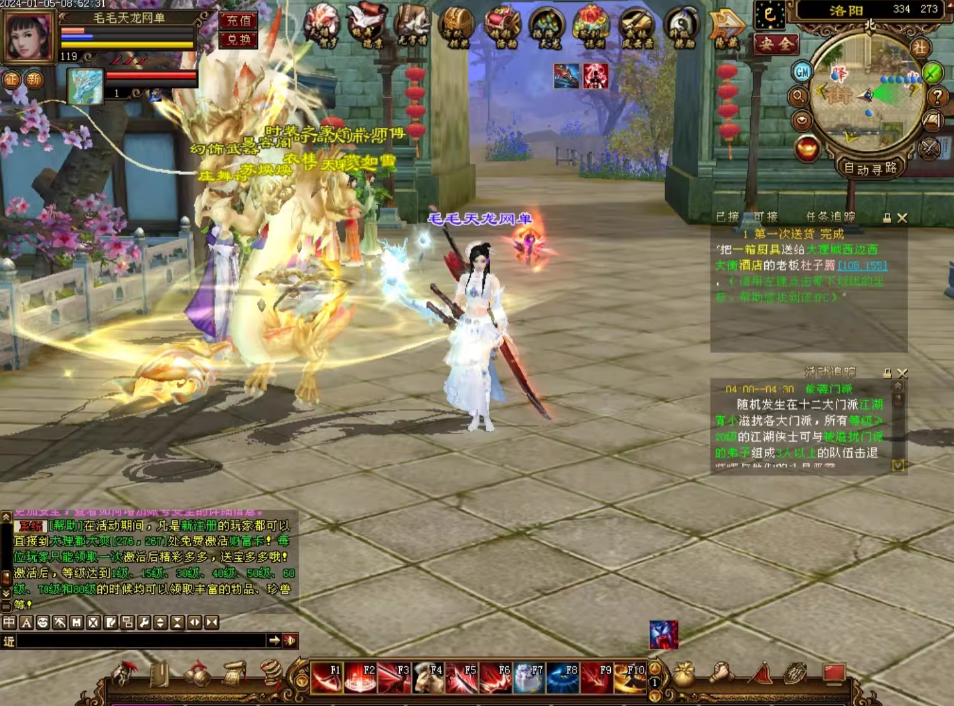Click the magnifying glass minimap button
The height and width of the screenshot is (706, 954).
pyautogui.click(x=799, y=97)
